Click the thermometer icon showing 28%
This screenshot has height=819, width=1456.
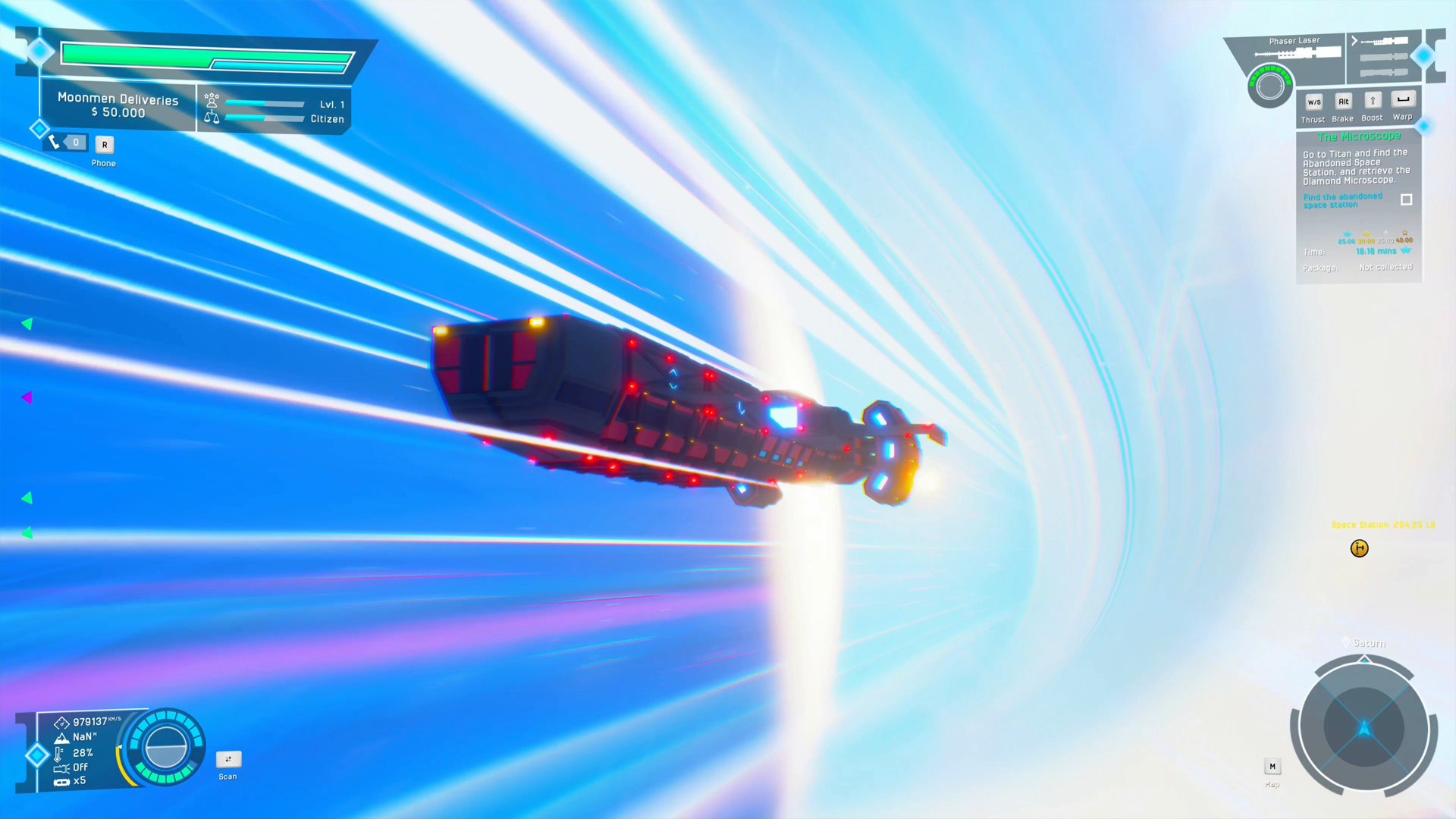[59, 752]
